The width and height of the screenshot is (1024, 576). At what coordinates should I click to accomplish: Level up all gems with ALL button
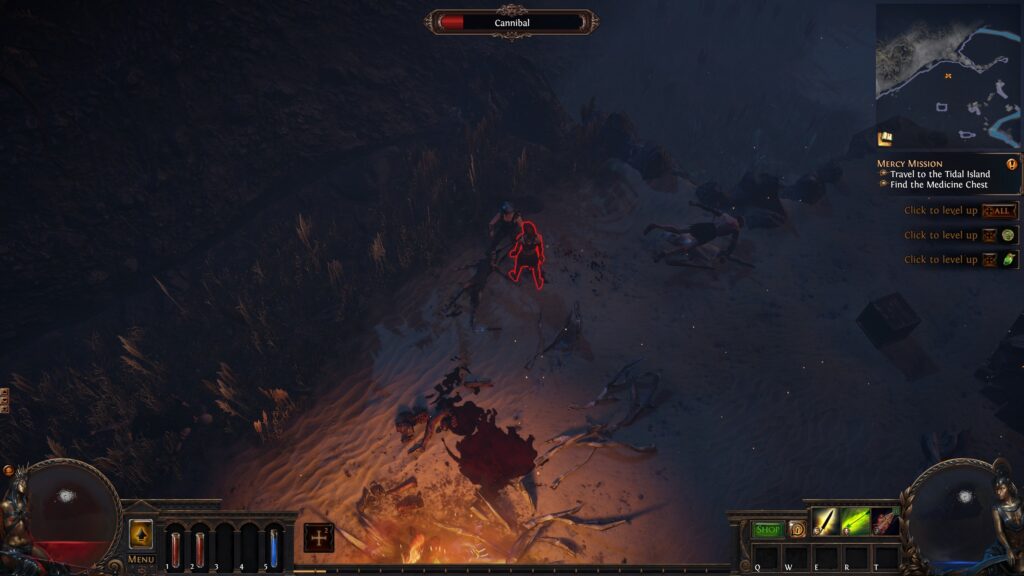pos(1000,211)
